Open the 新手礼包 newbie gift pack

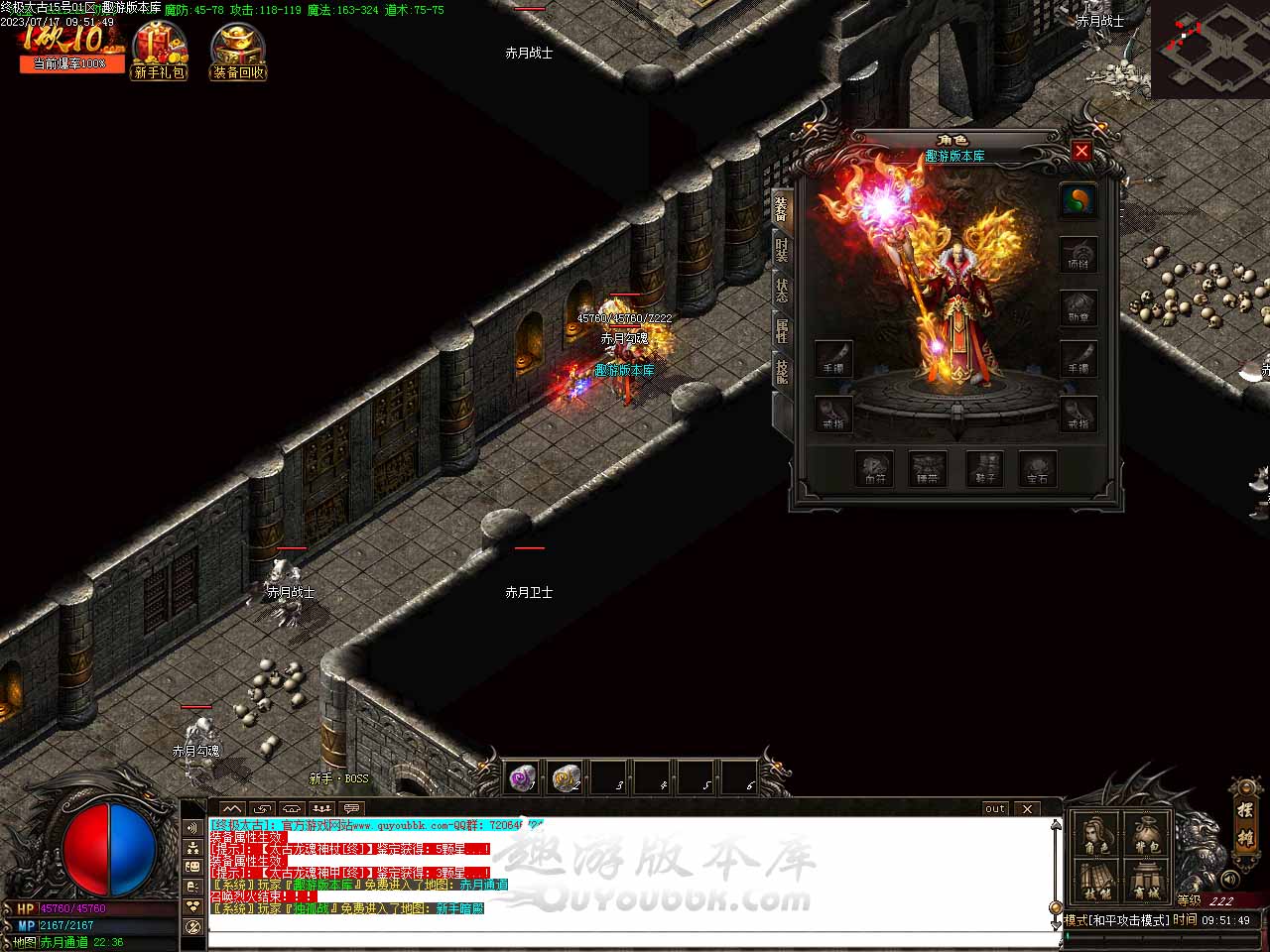(160, 52)
